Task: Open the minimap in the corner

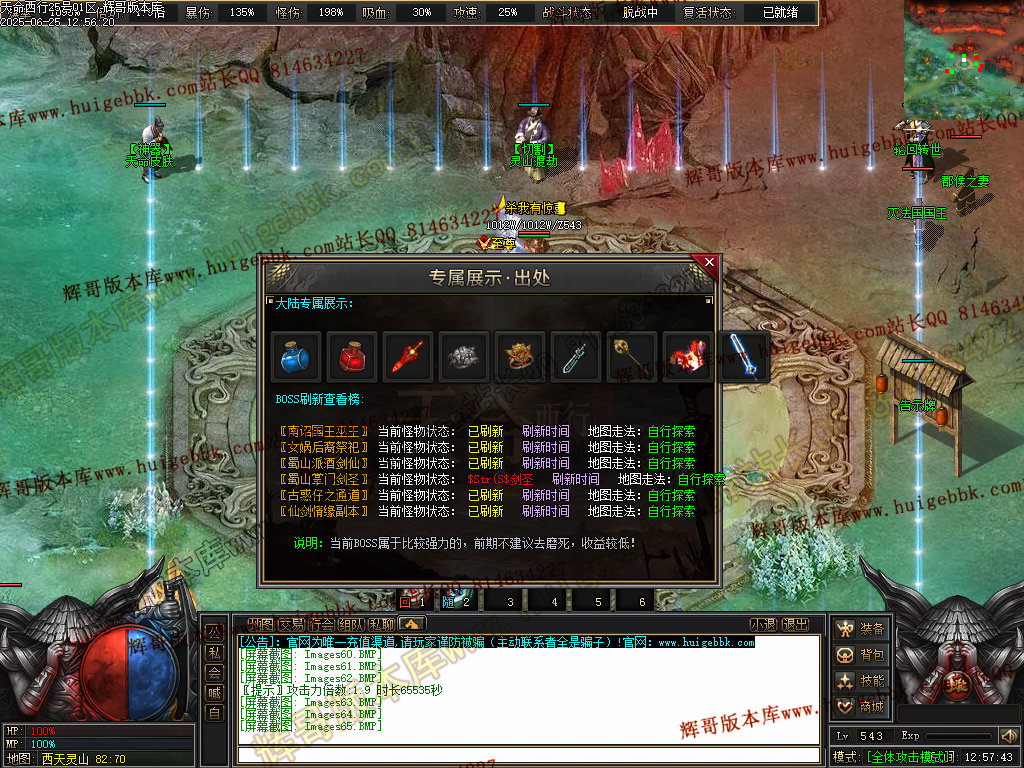Action: [963, 60]
